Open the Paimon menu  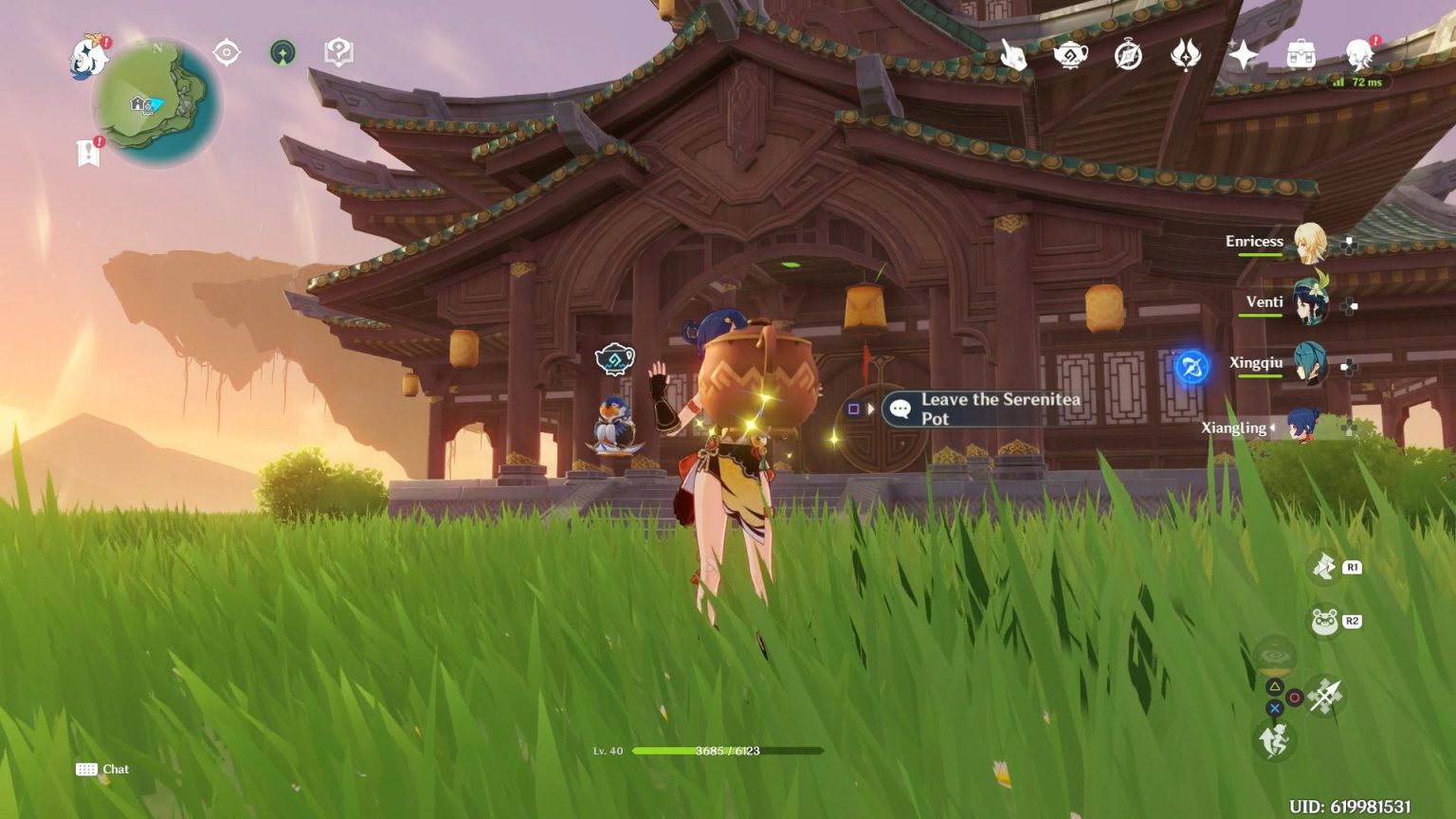click(x=89, y=57)
